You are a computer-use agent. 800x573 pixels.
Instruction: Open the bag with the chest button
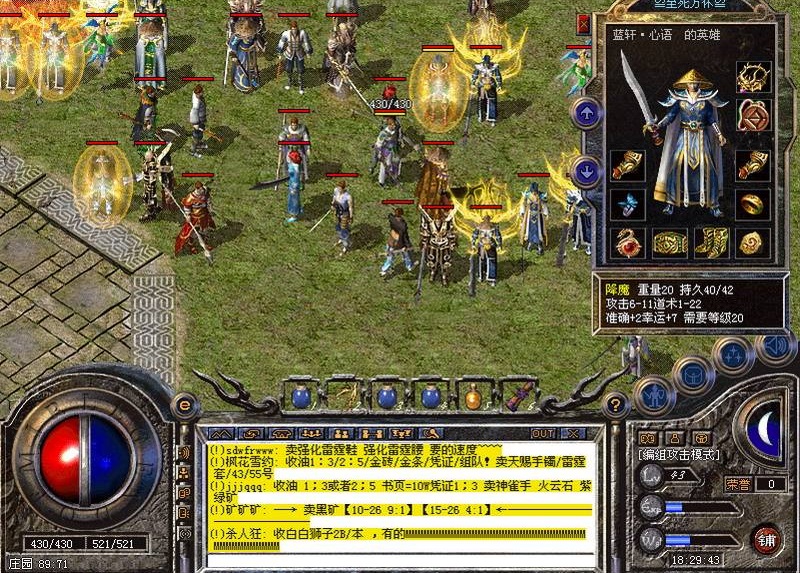(x=692, y=373)
